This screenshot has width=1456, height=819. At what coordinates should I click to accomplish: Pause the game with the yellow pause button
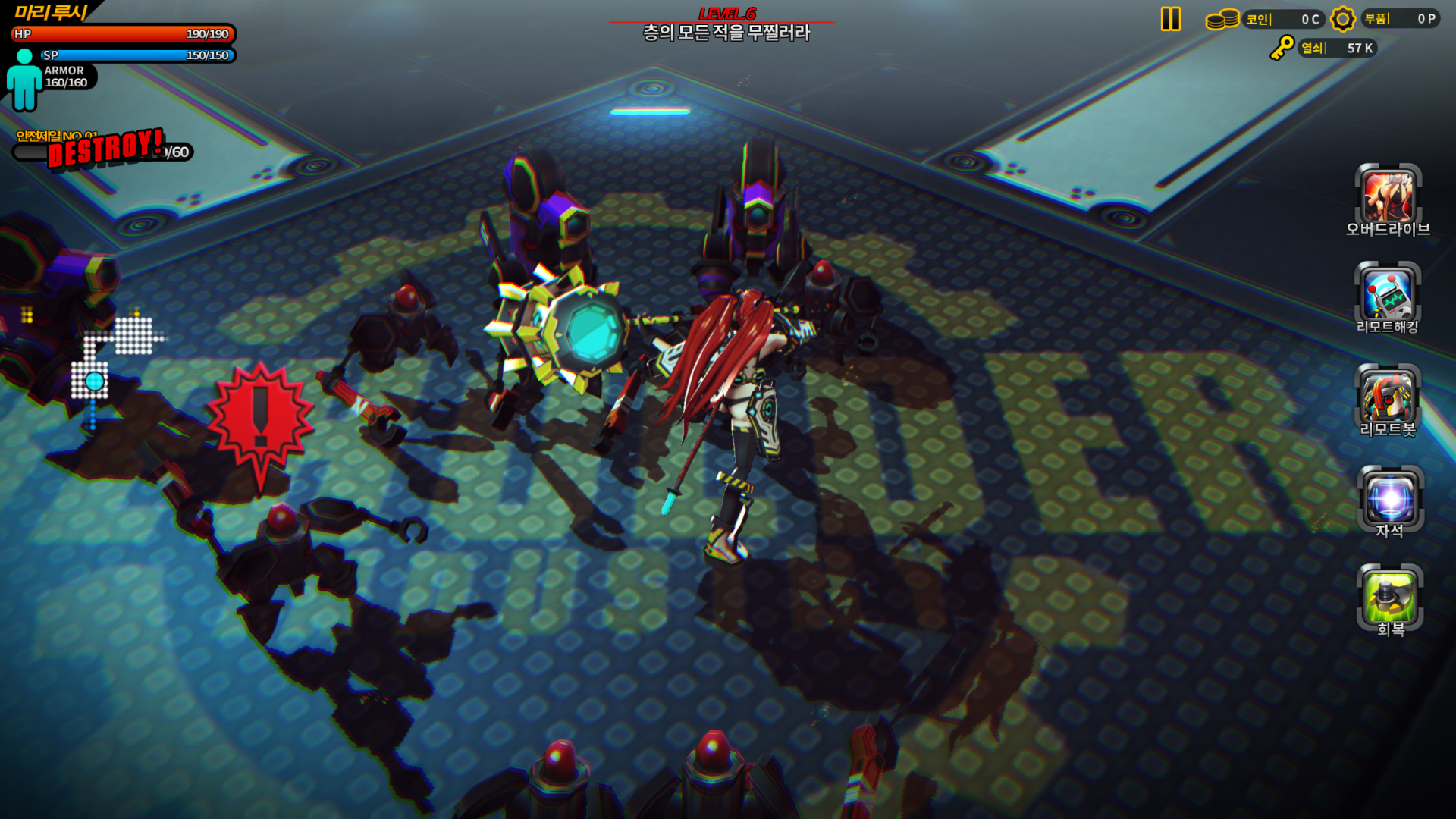point(1171,19)
